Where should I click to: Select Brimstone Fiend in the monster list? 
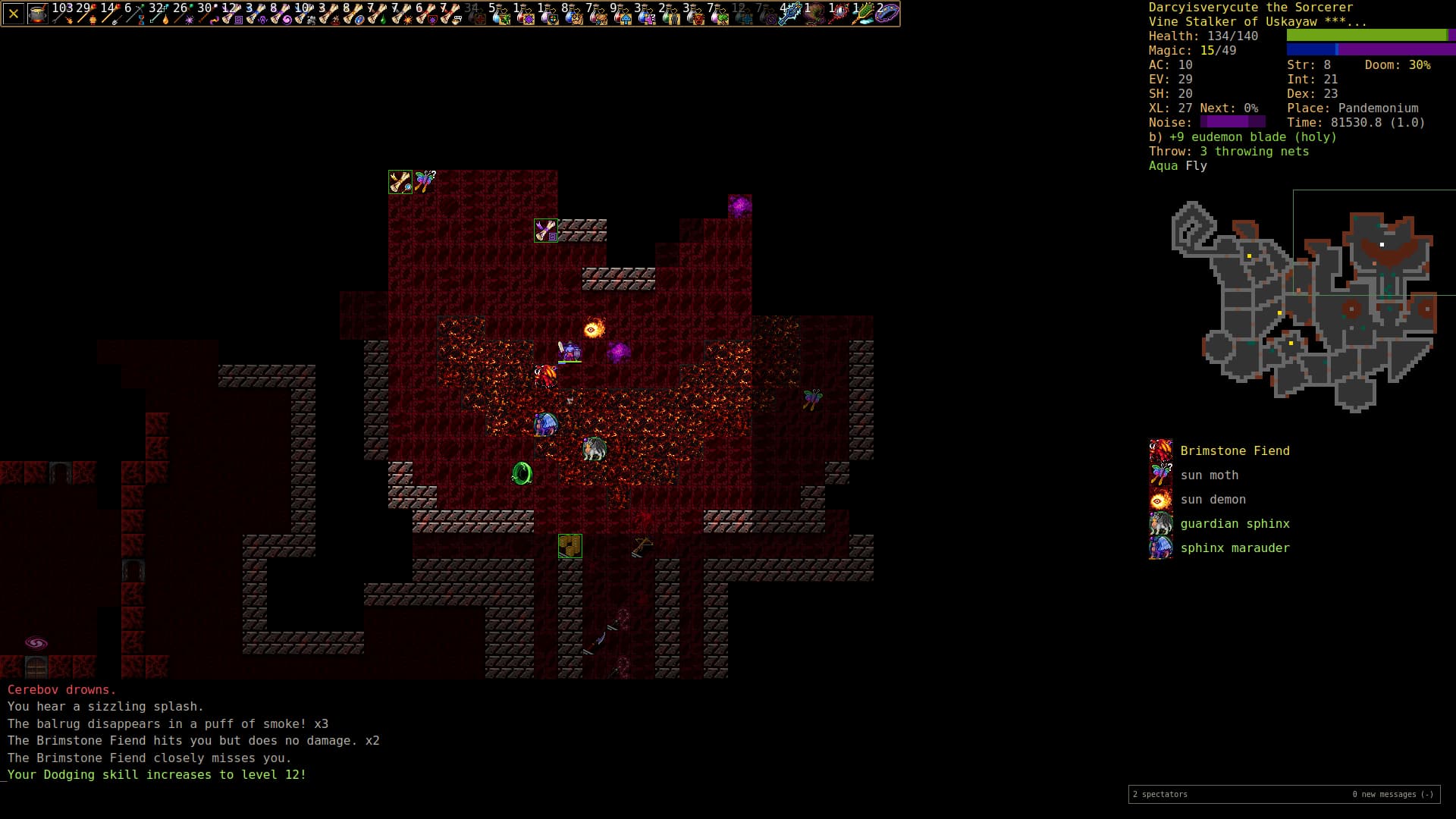click(1235, 451)
